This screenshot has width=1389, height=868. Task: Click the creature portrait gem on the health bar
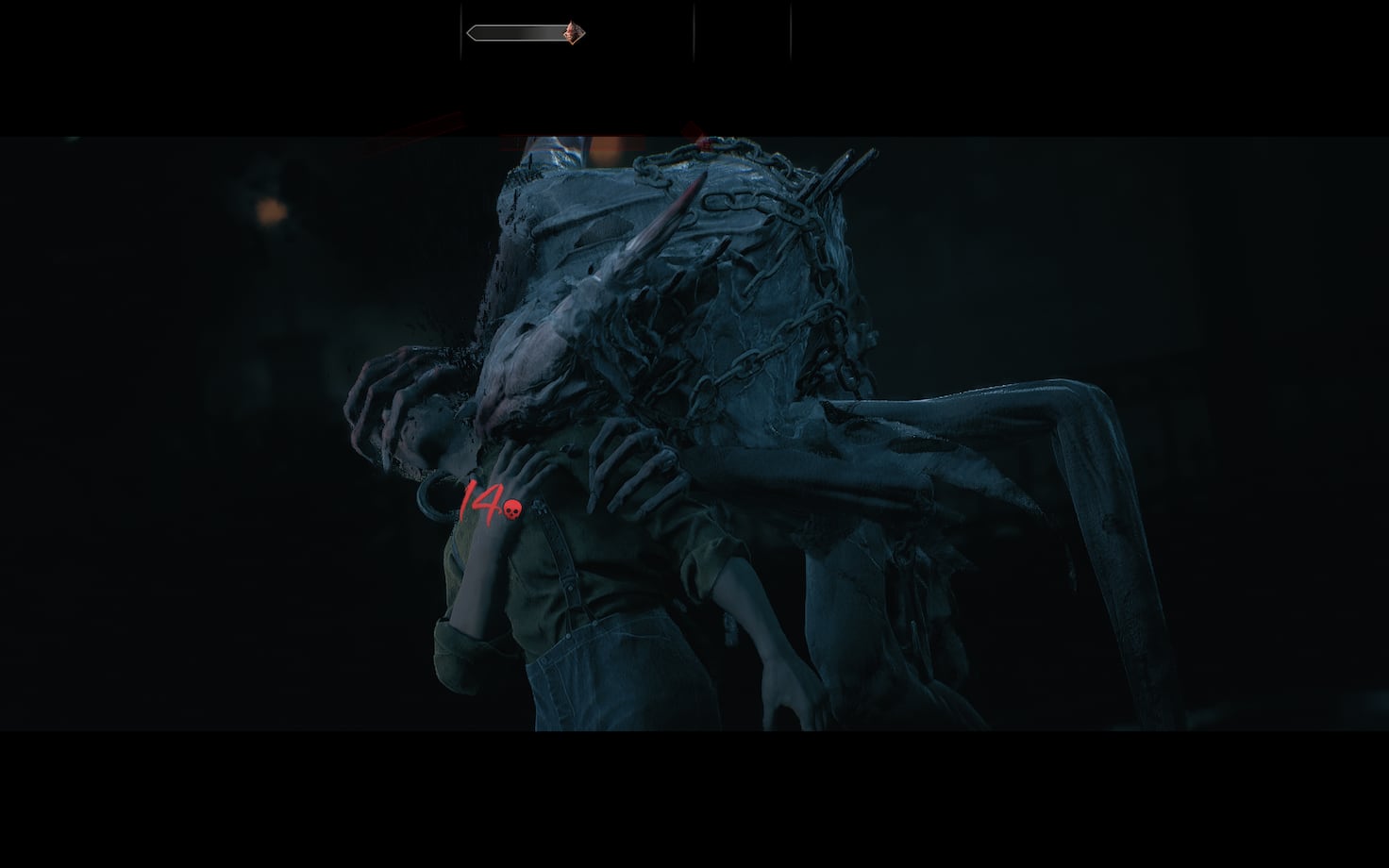click(573, 31)
